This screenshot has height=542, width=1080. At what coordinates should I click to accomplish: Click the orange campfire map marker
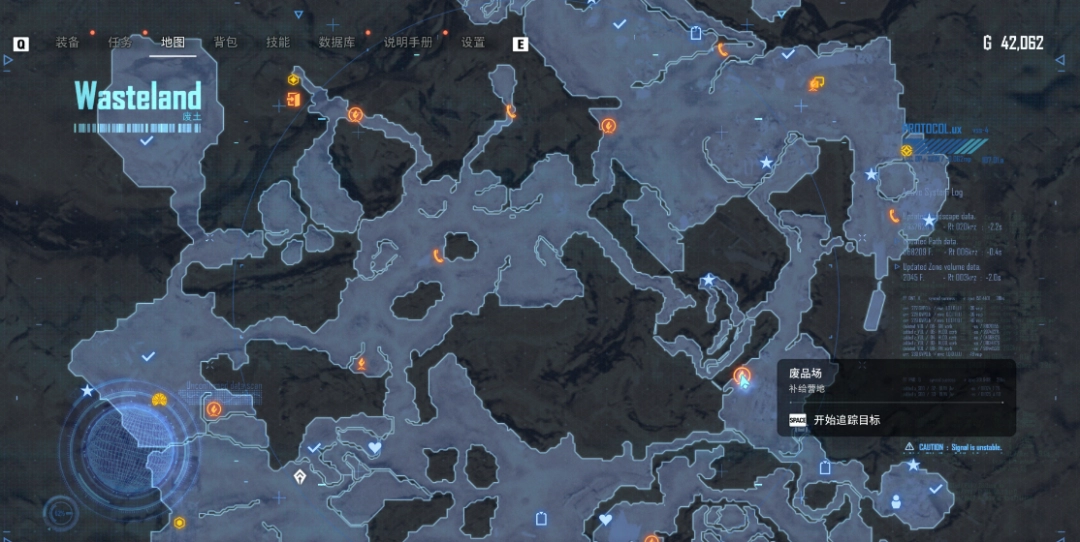(361, 364)
